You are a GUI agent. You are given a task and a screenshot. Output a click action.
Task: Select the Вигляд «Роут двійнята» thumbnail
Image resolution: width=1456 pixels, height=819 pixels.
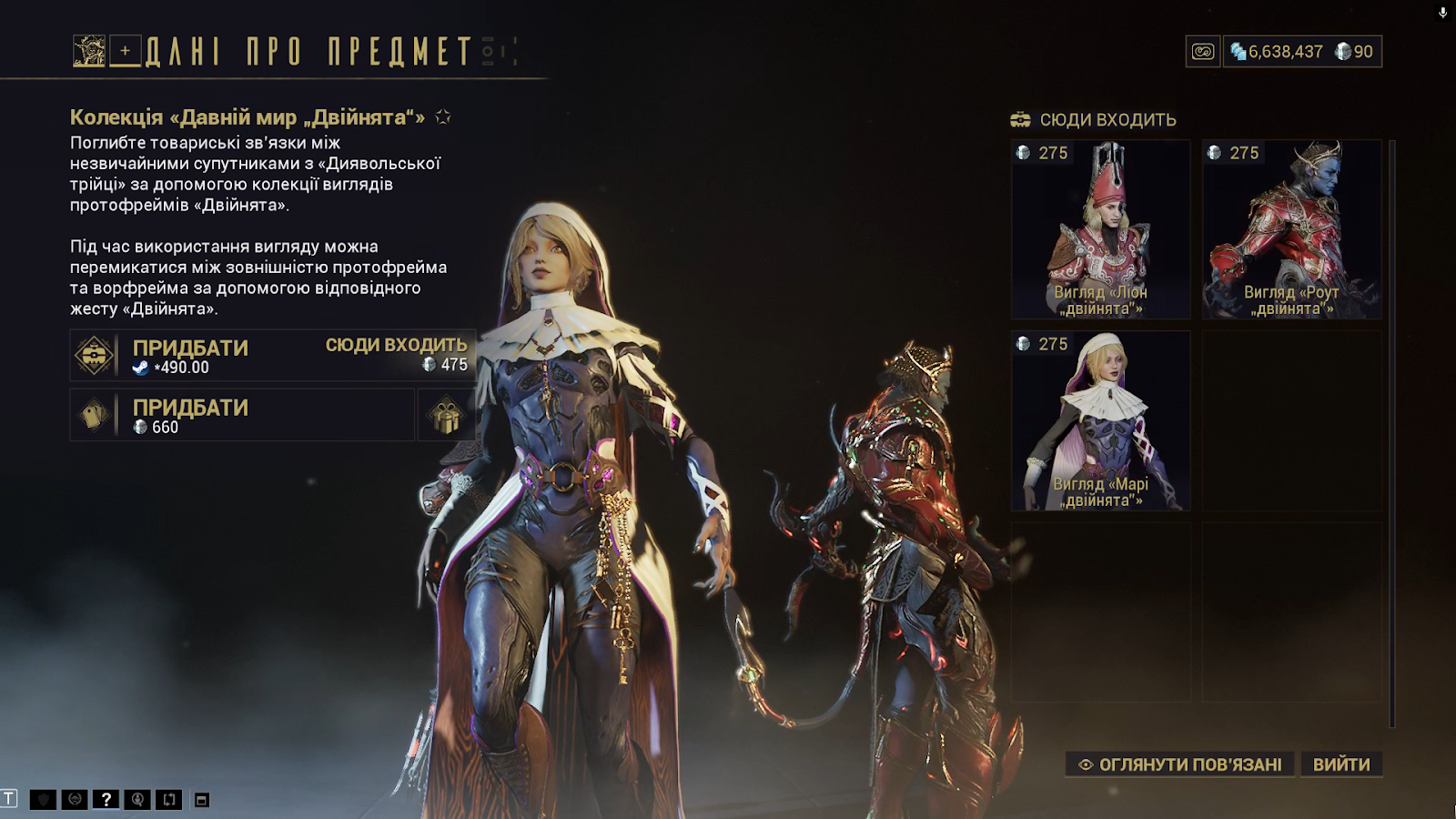tap(1292, 229)
